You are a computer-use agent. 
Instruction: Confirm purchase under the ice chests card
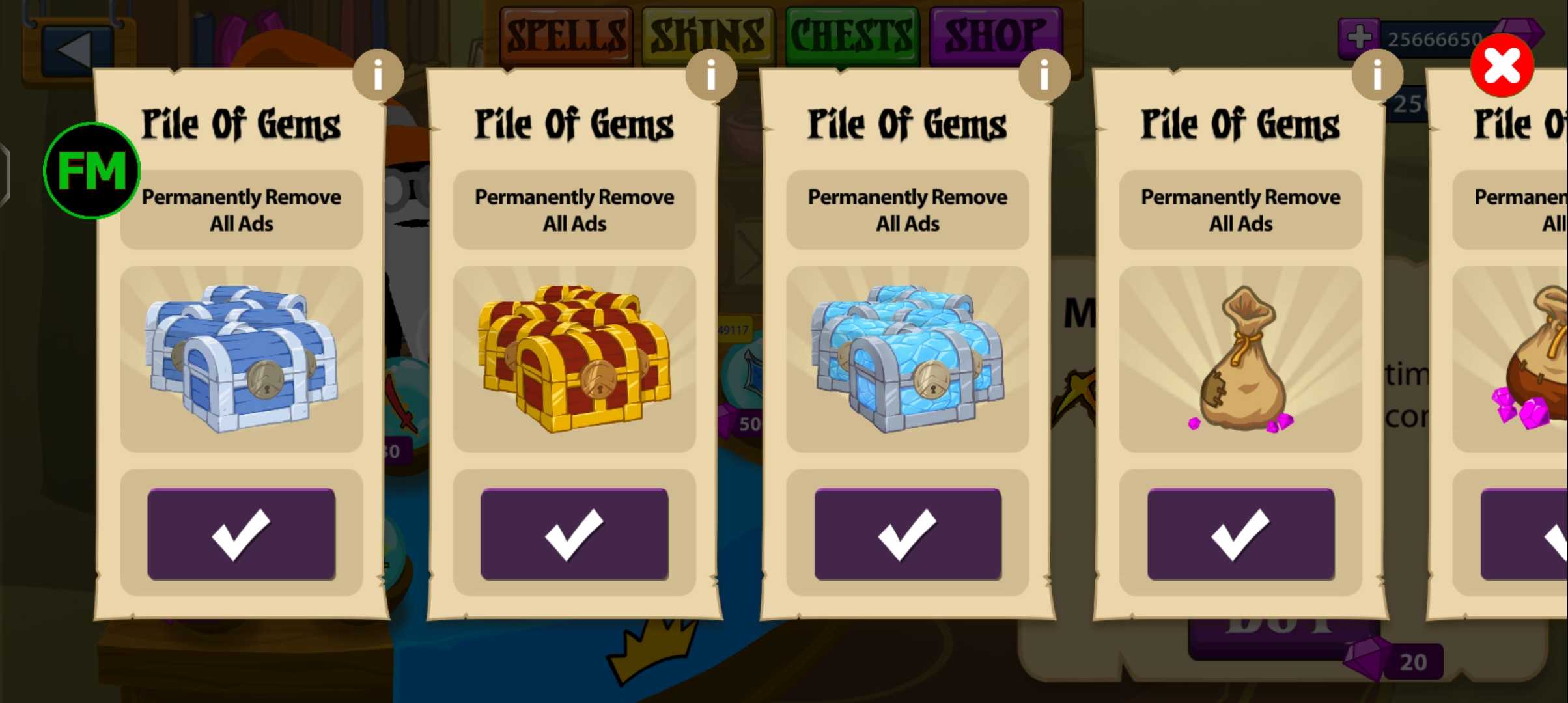(908, 534)
